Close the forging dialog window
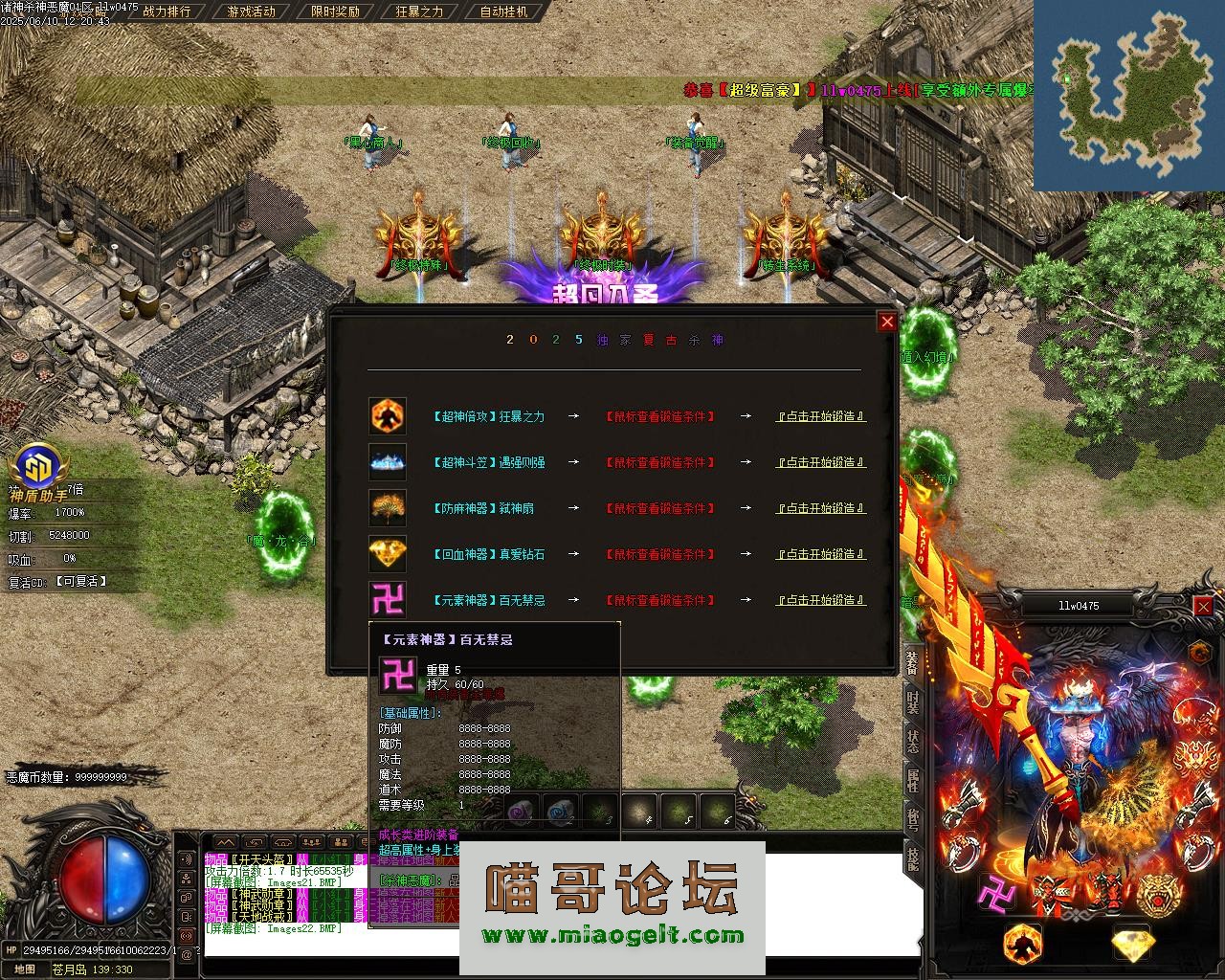Image resolution: width=1225 pixels, height=980 pixels. 887,323
